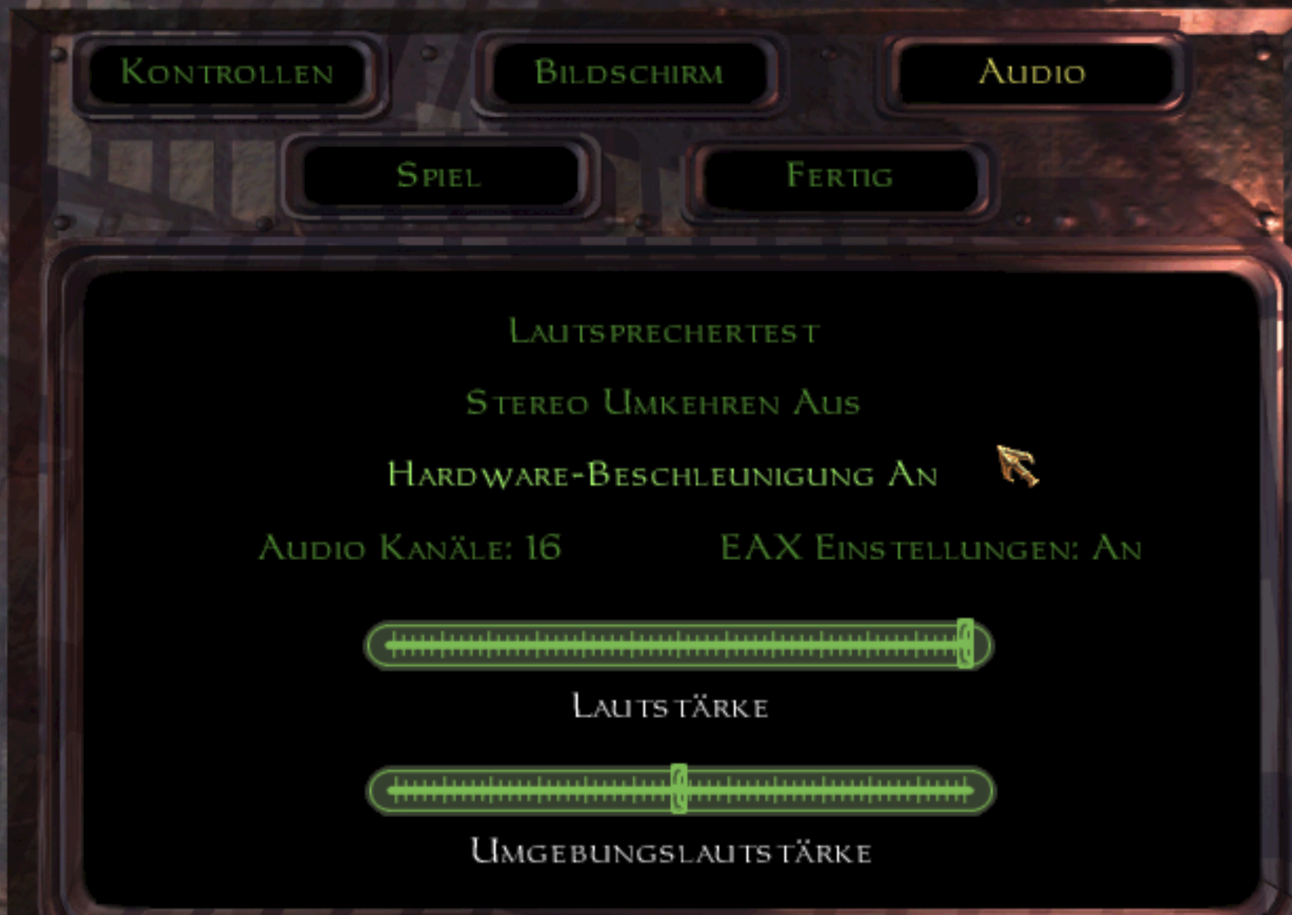The height and width of the screenshot is (915, 1292).
Task: Click the Lautstärke label below the slider
Action: (672, 706)
